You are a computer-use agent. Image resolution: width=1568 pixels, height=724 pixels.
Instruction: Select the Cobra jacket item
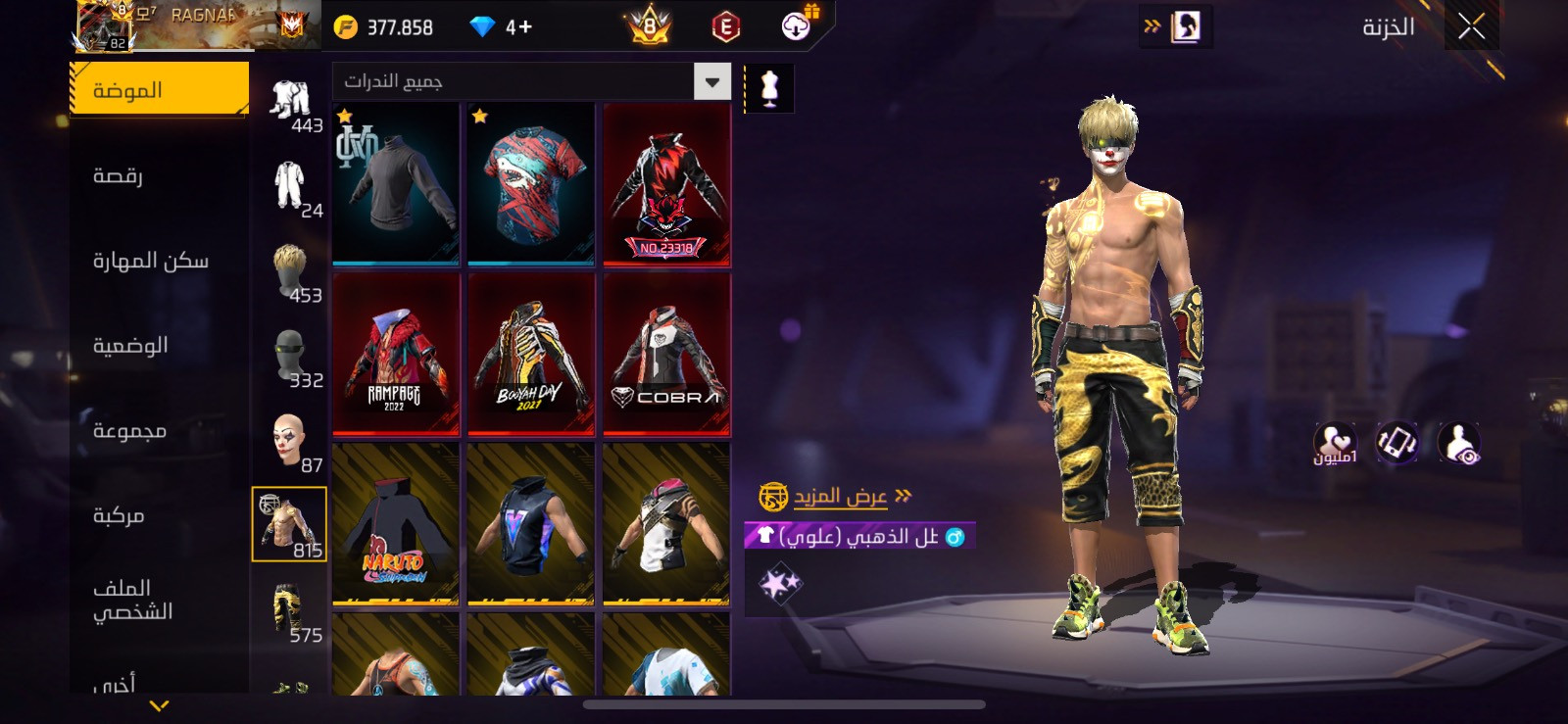tap(666, 354)
